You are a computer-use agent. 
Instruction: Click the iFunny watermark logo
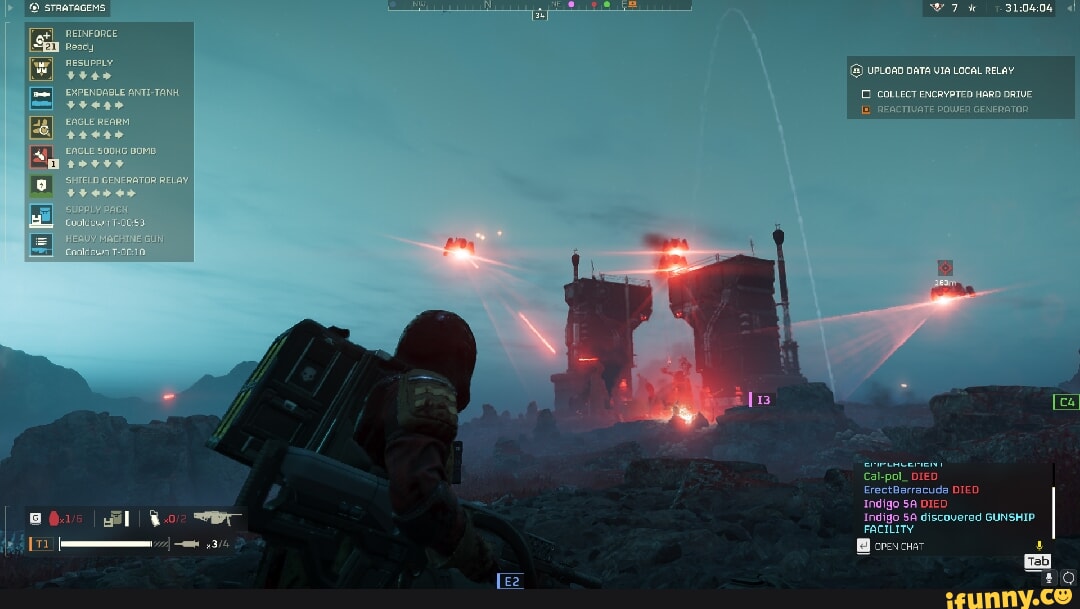[1010, 597]
